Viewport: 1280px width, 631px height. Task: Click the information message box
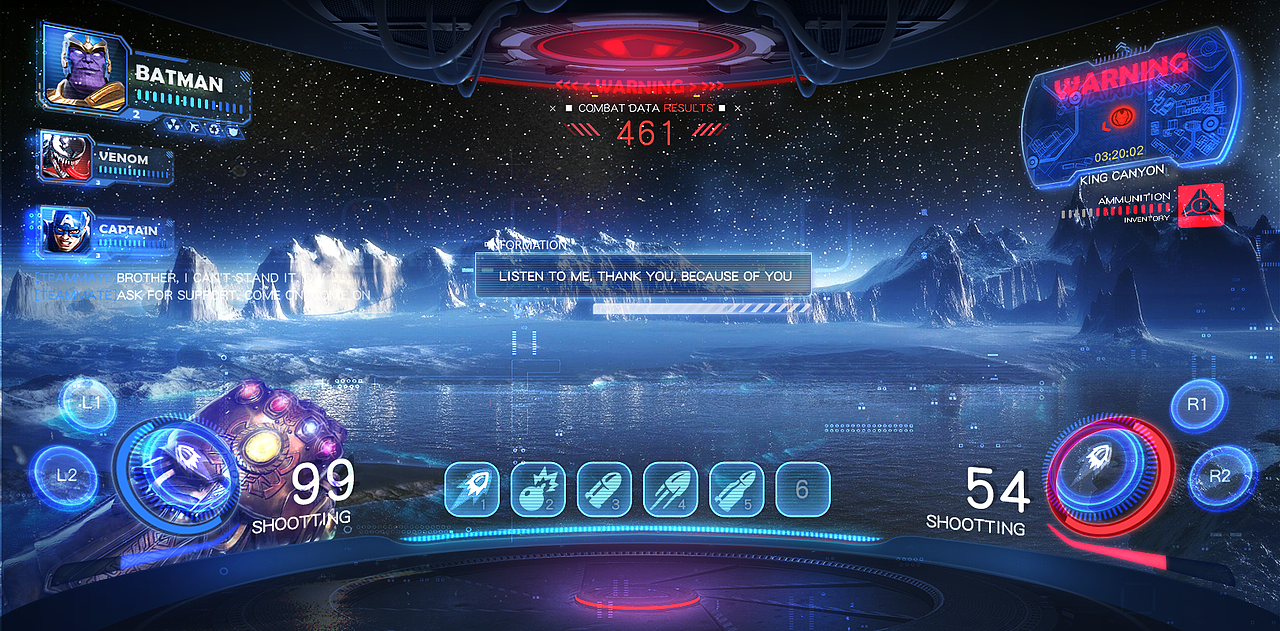click(642, 275)
